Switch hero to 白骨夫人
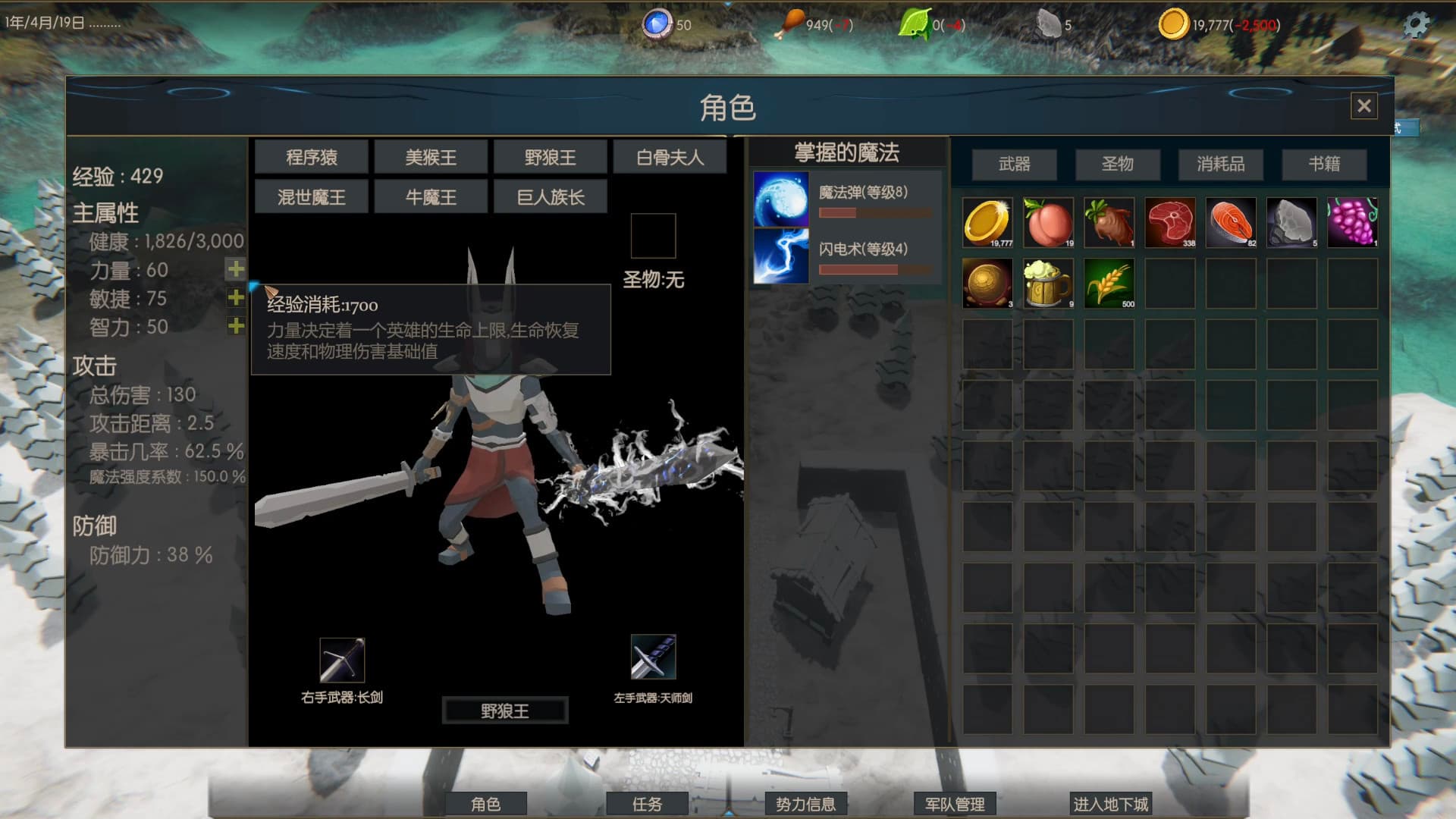 670,156
